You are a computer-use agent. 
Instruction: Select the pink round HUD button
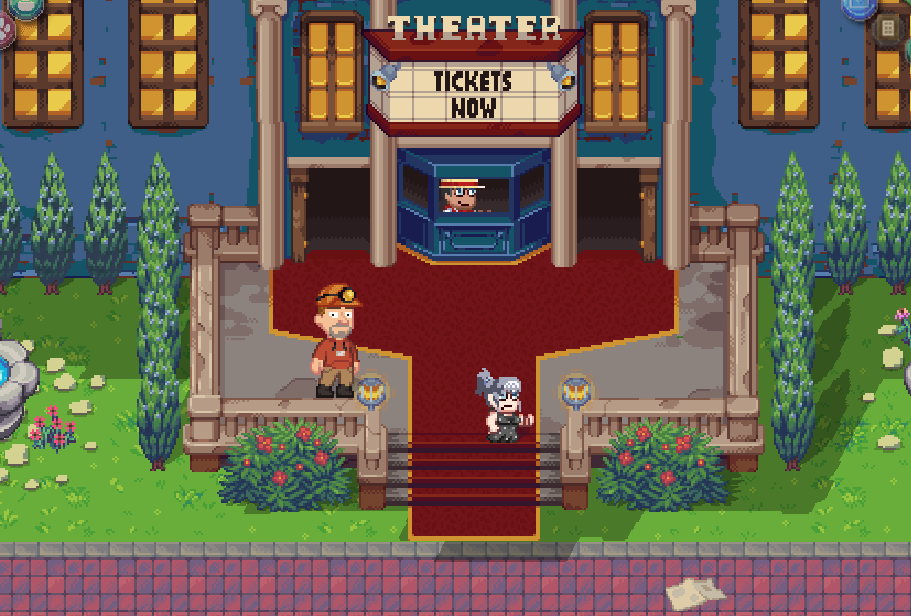[x=5, y=31]
